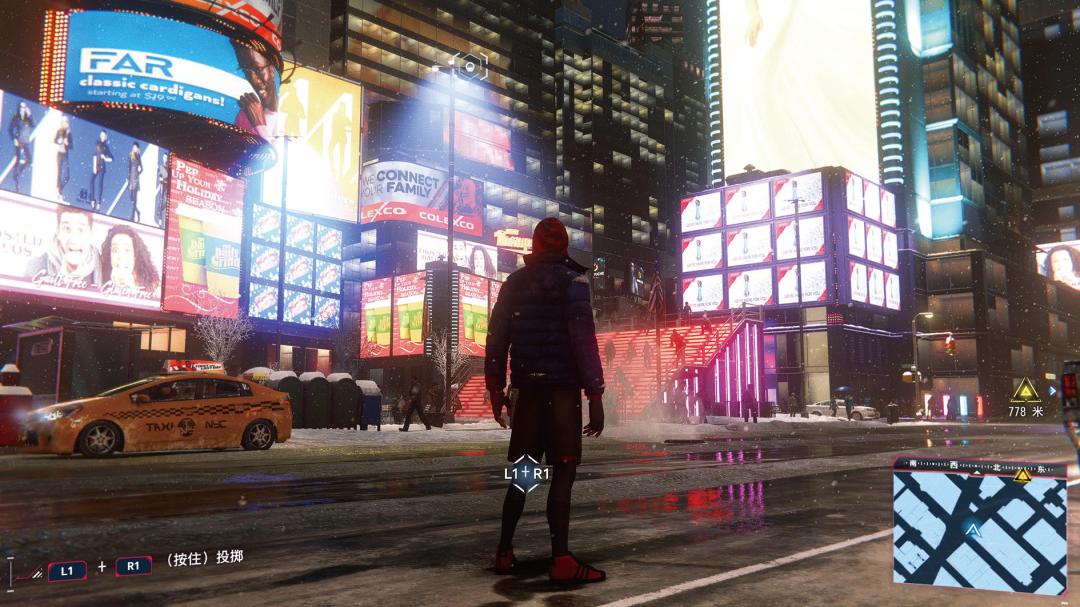Screen dimensions: 1080x607
Task: Click the yellow objective marker on the compass strip
Action: [x=1022, y=475]
